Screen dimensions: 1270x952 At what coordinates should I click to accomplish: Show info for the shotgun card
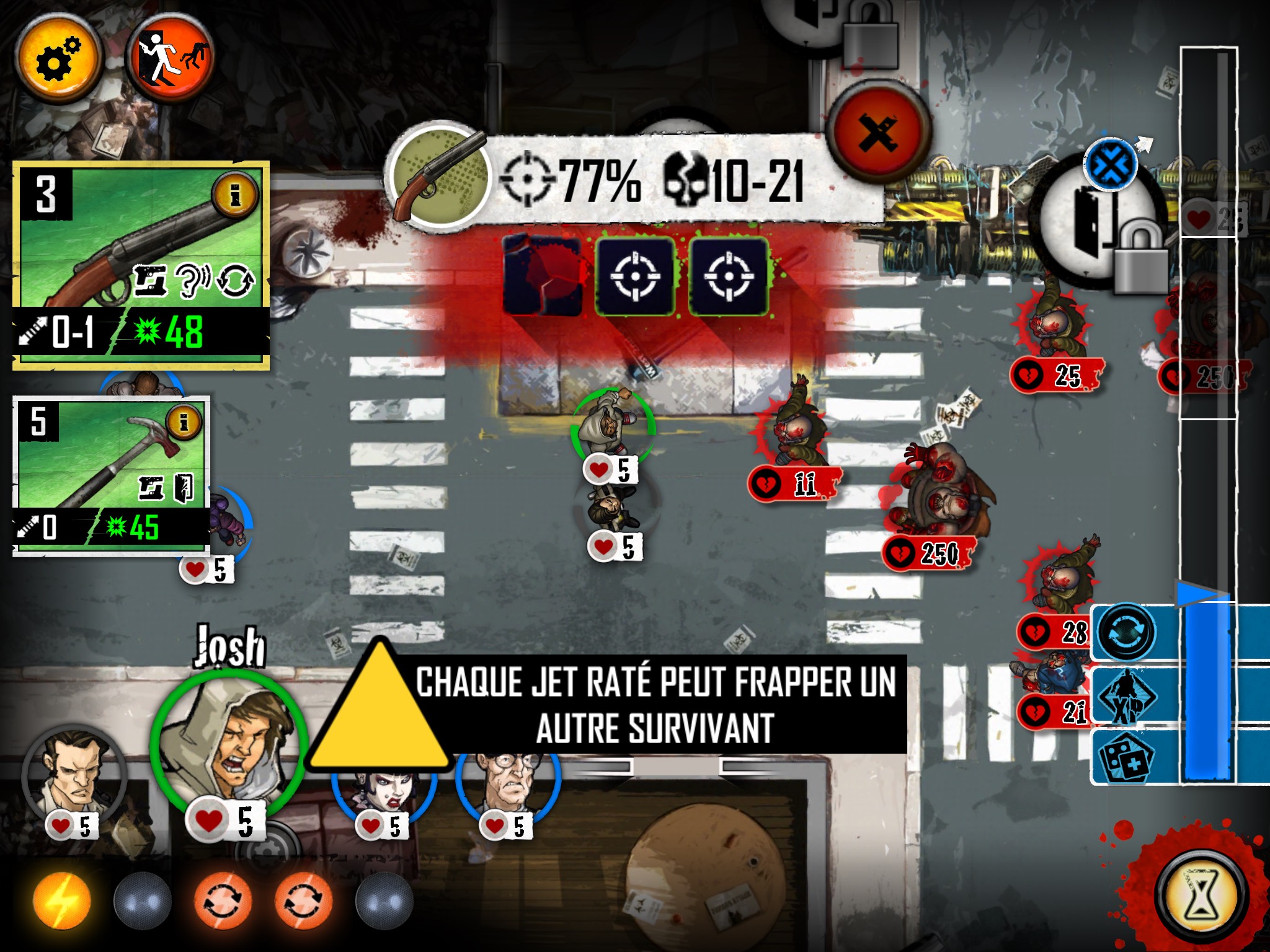[234, 196]
